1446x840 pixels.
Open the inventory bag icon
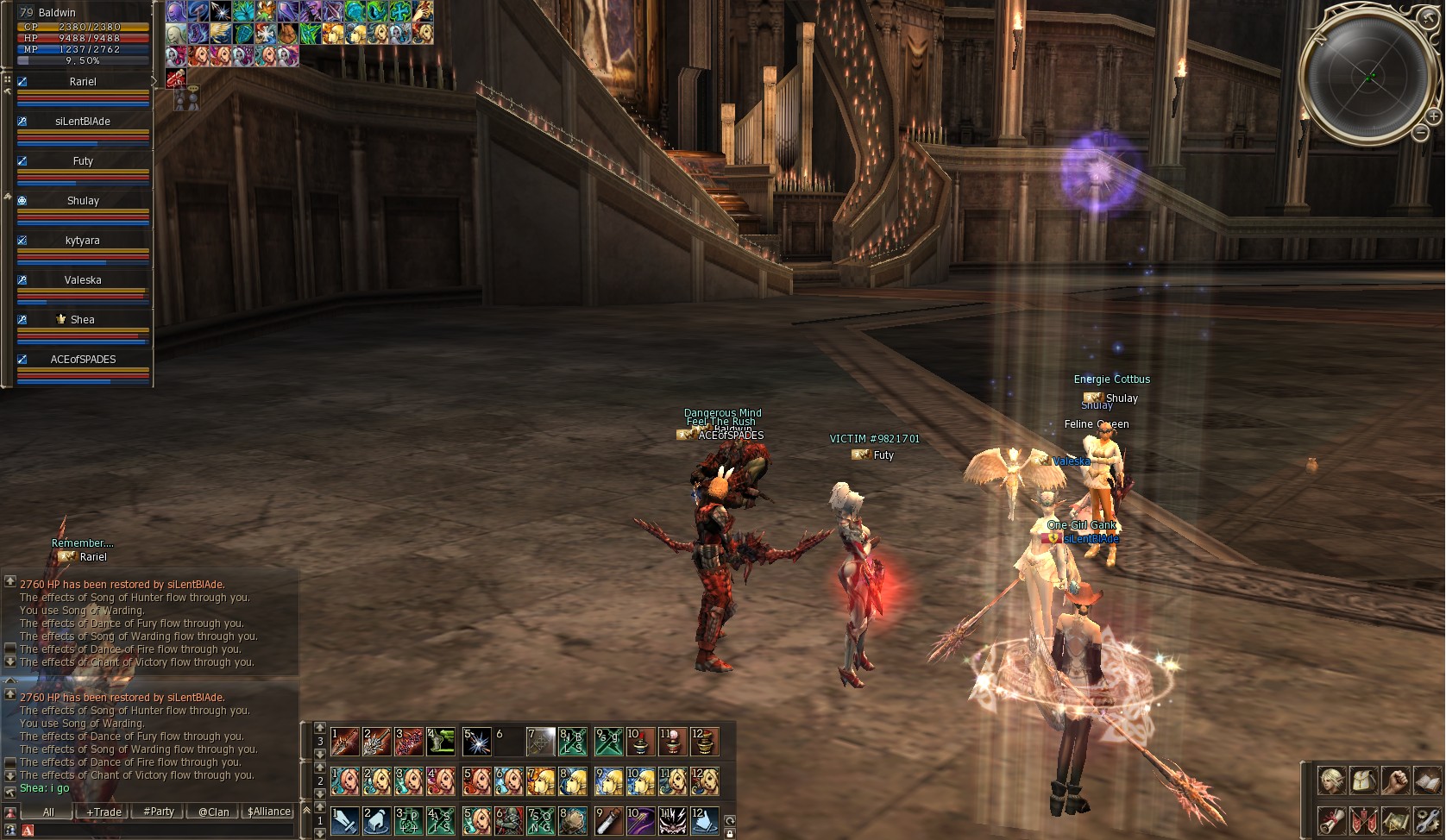(x=1364, y=780)
